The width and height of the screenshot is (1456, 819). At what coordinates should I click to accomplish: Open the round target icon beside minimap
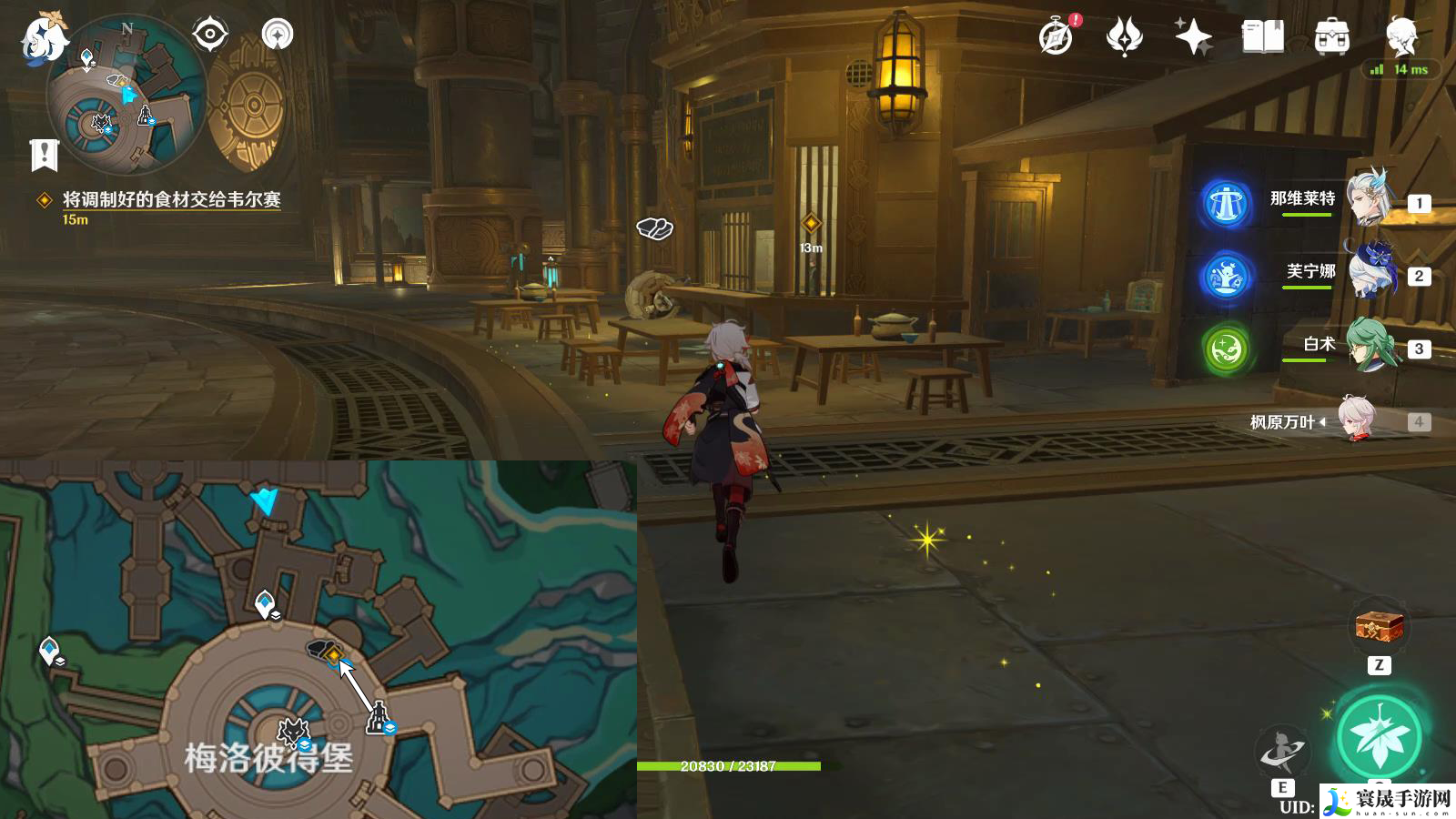(x=210, y=35)
